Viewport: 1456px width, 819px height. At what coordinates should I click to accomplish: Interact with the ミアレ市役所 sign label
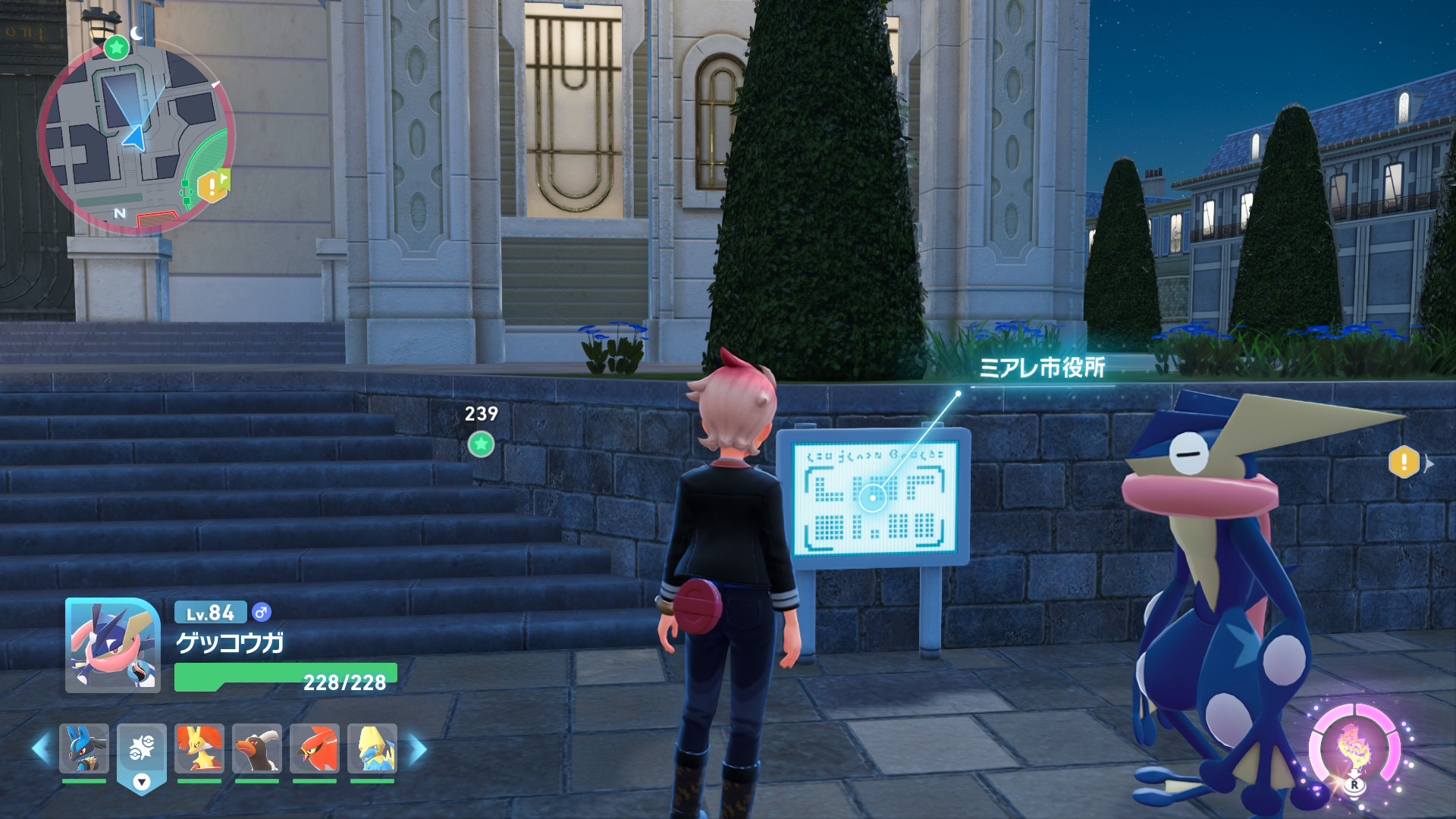coord(1042,368)
